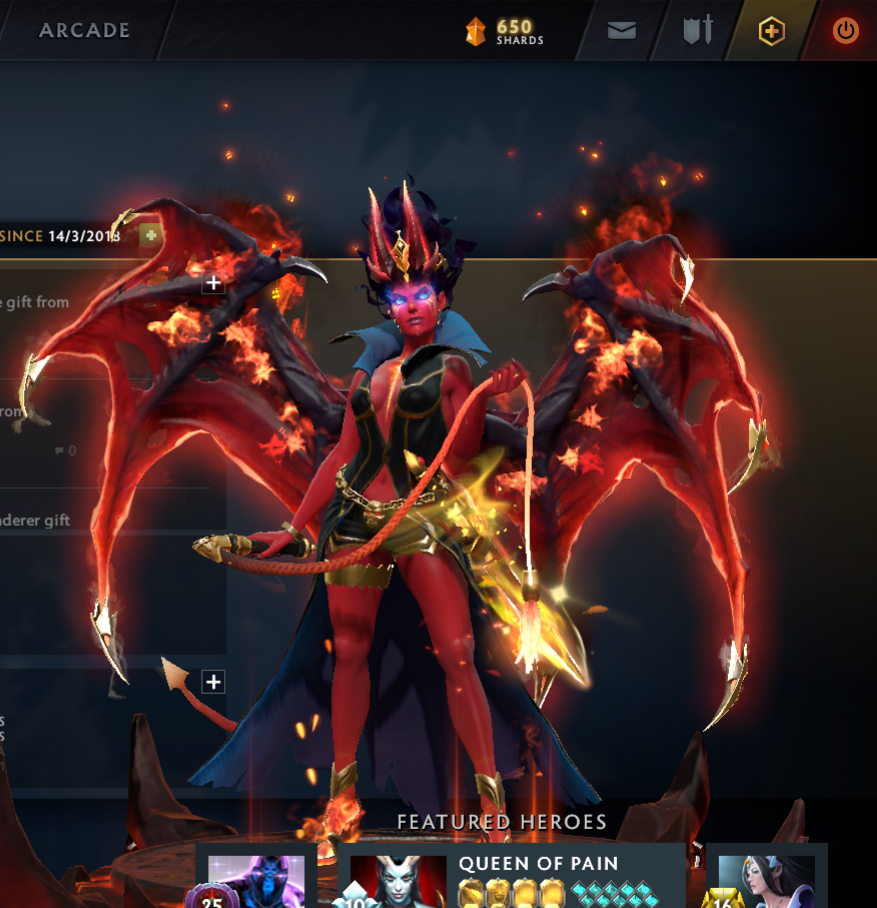Click the red power quit button
The image size is (877, 908).
pos(845,31)
